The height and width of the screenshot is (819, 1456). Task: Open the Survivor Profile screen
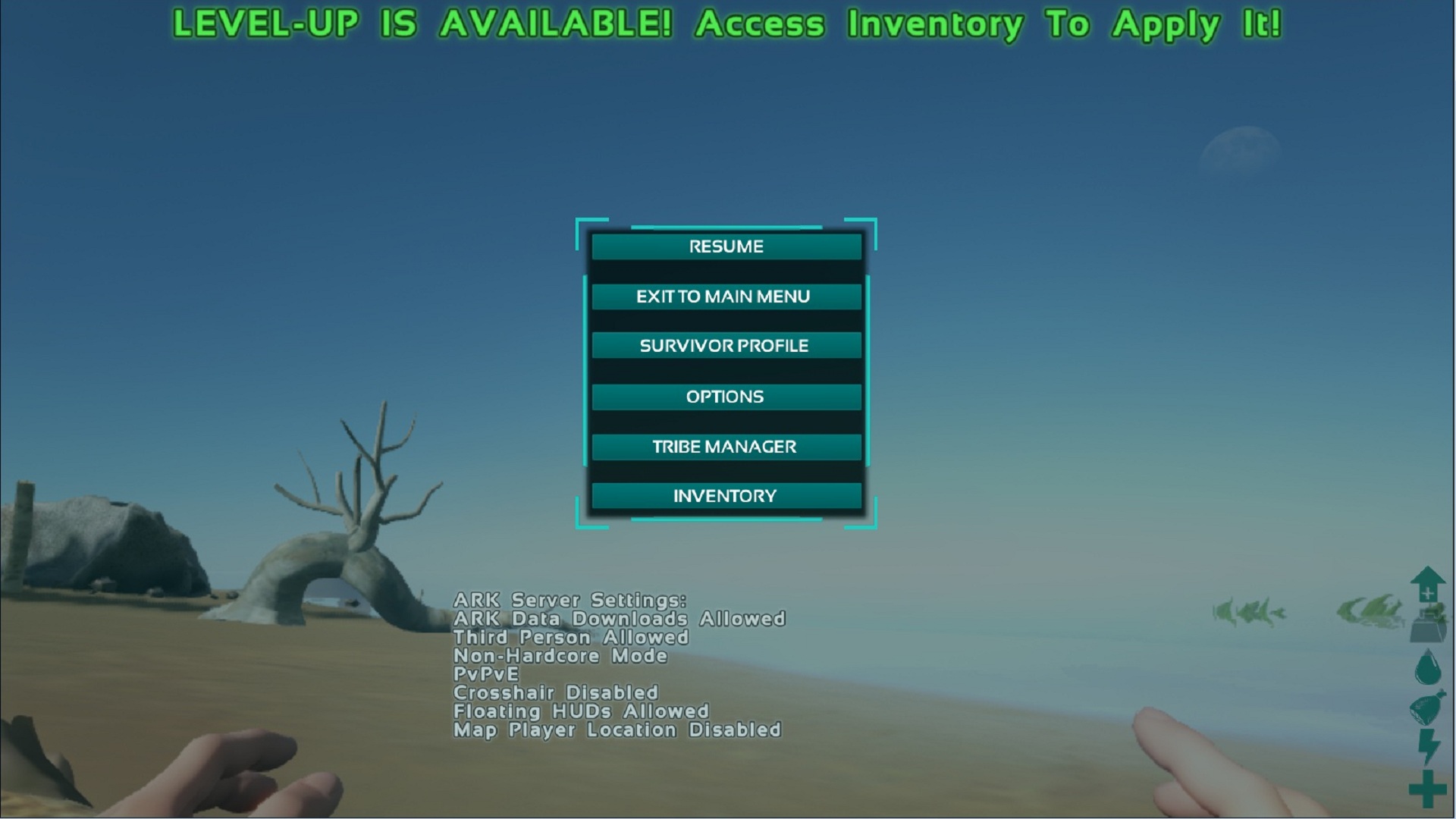pos(726,346)
